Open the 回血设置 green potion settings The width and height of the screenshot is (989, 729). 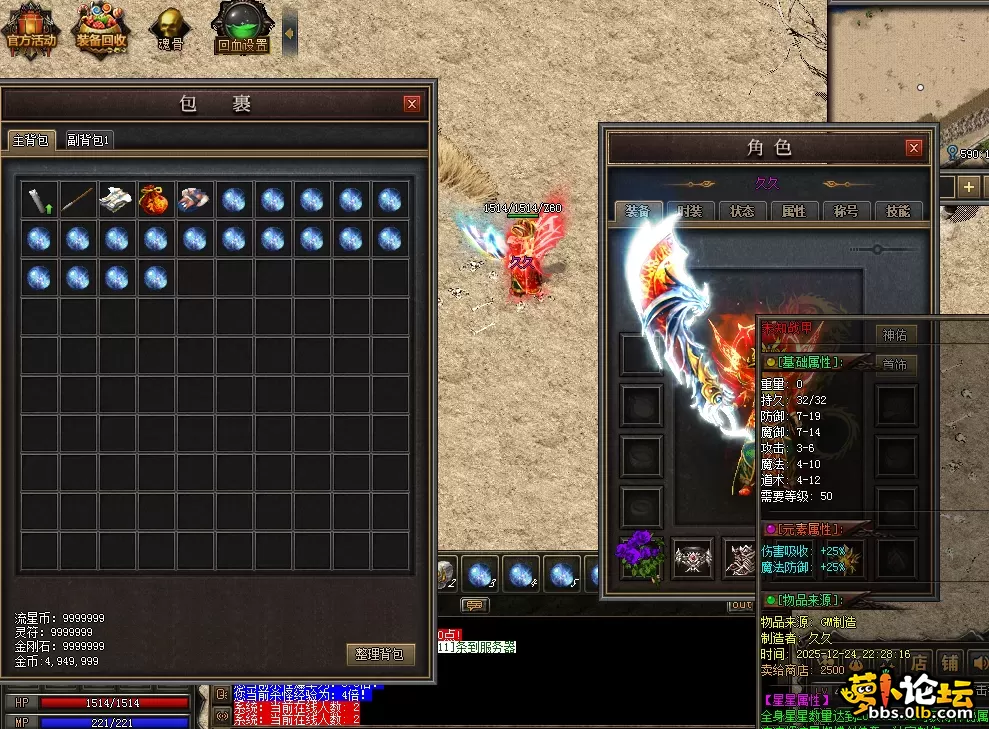coord(242,29)
